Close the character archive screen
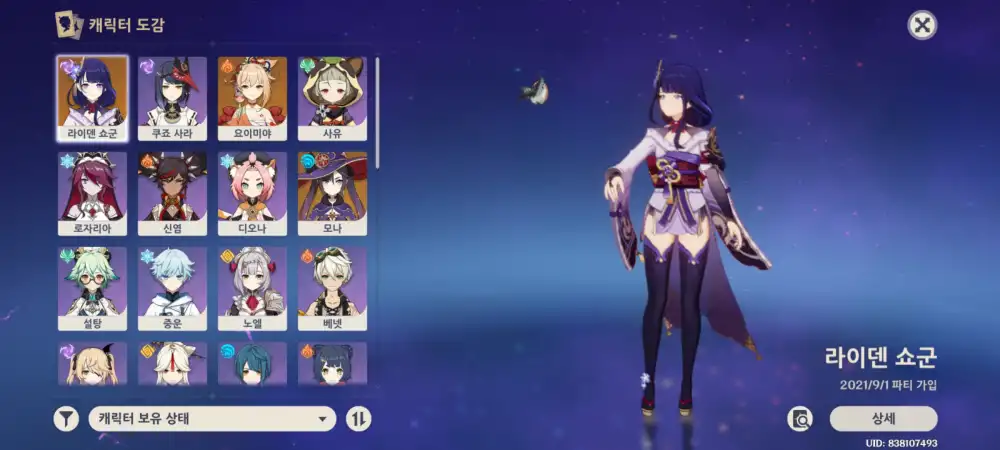Image resolution: width=1000 pixels, height=450 pixels. pyautogui.click(x=922, y=26)
